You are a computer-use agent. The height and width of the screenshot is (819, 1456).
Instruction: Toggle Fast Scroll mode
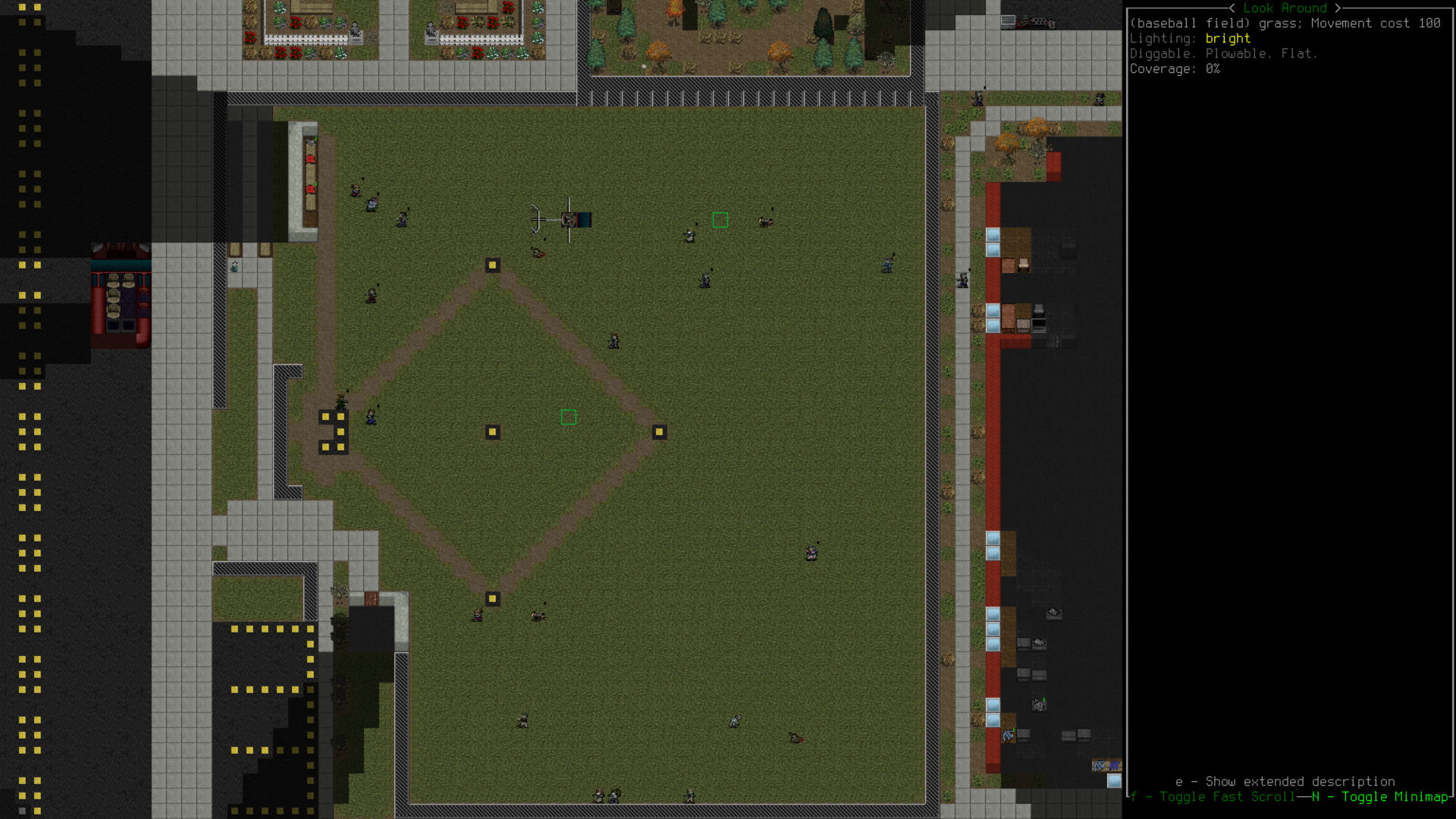[1213, 797]
